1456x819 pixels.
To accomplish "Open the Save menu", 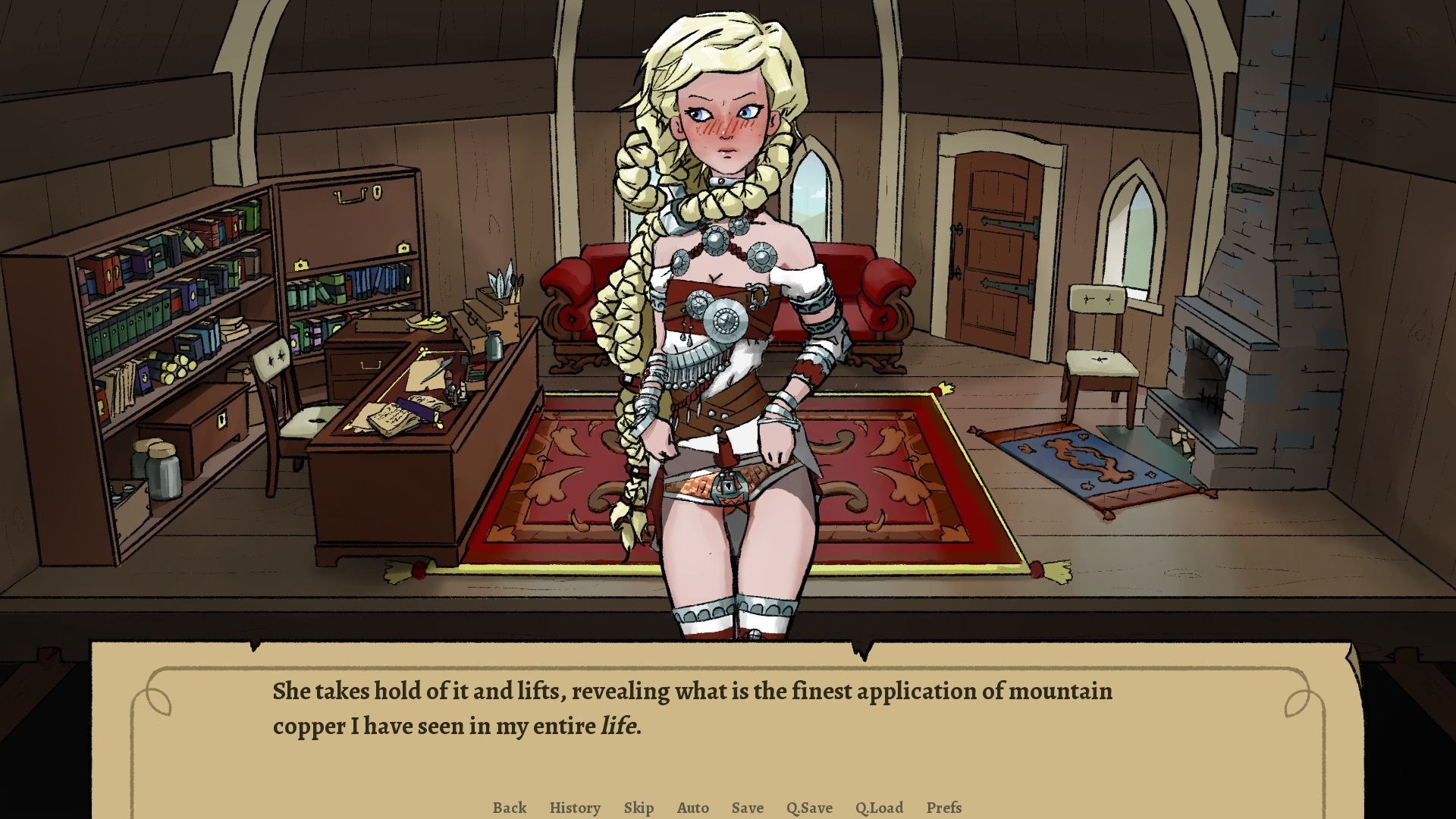I will [x=747, y=808].
